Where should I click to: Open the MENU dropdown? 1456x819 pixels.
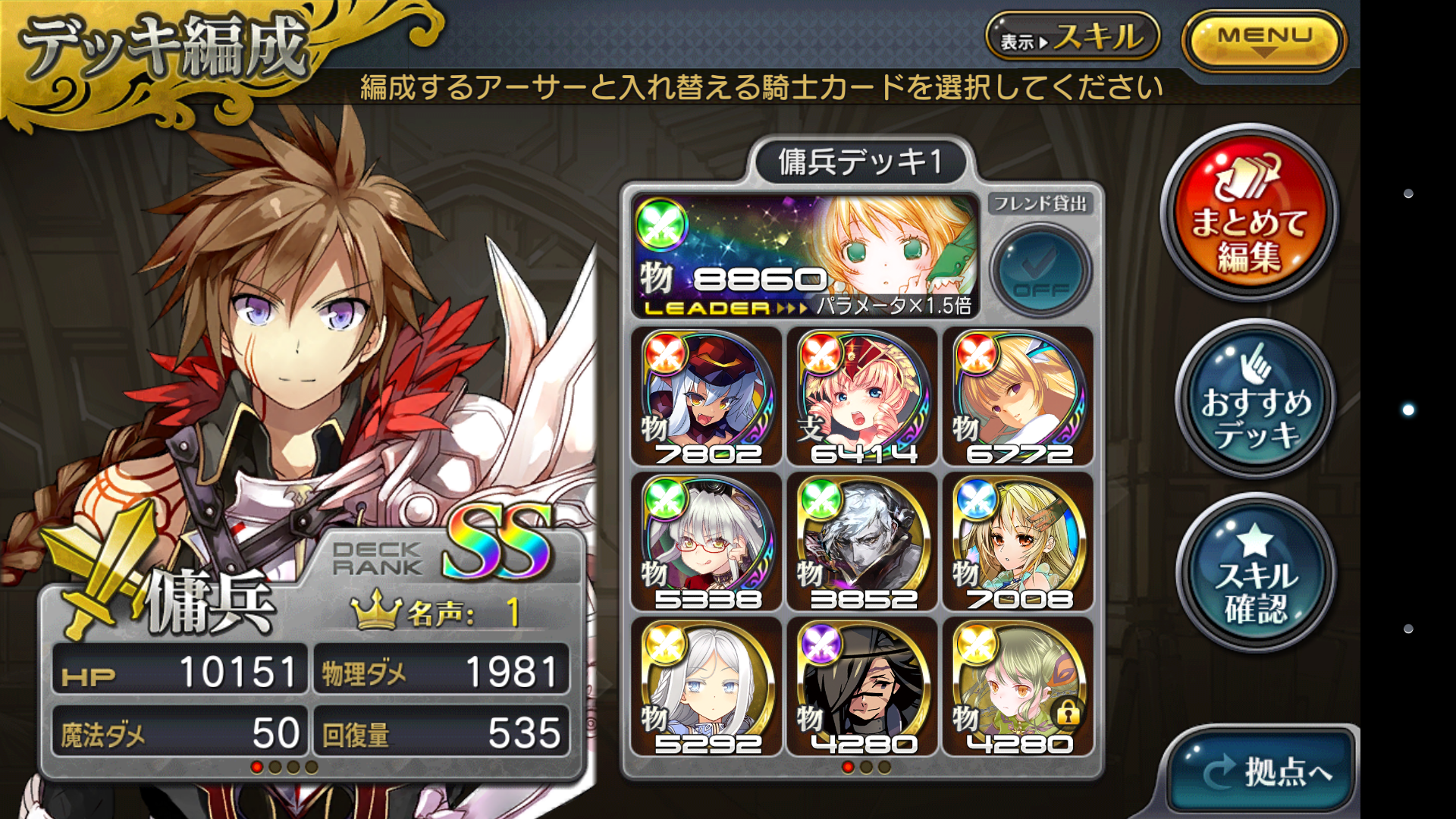coord(1263,40)
